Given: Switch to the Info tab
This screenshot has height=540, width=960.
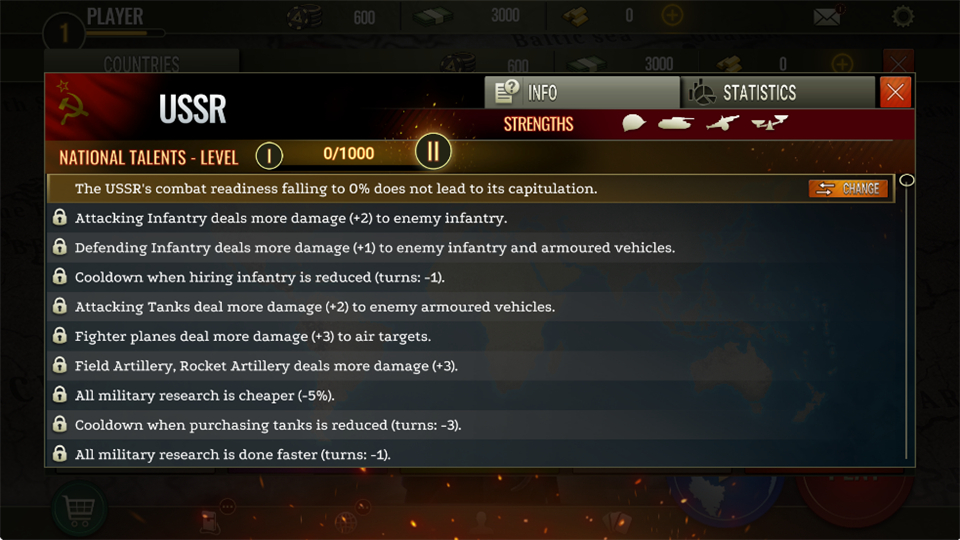Looking at the screenshot, I should click(581, 93).
